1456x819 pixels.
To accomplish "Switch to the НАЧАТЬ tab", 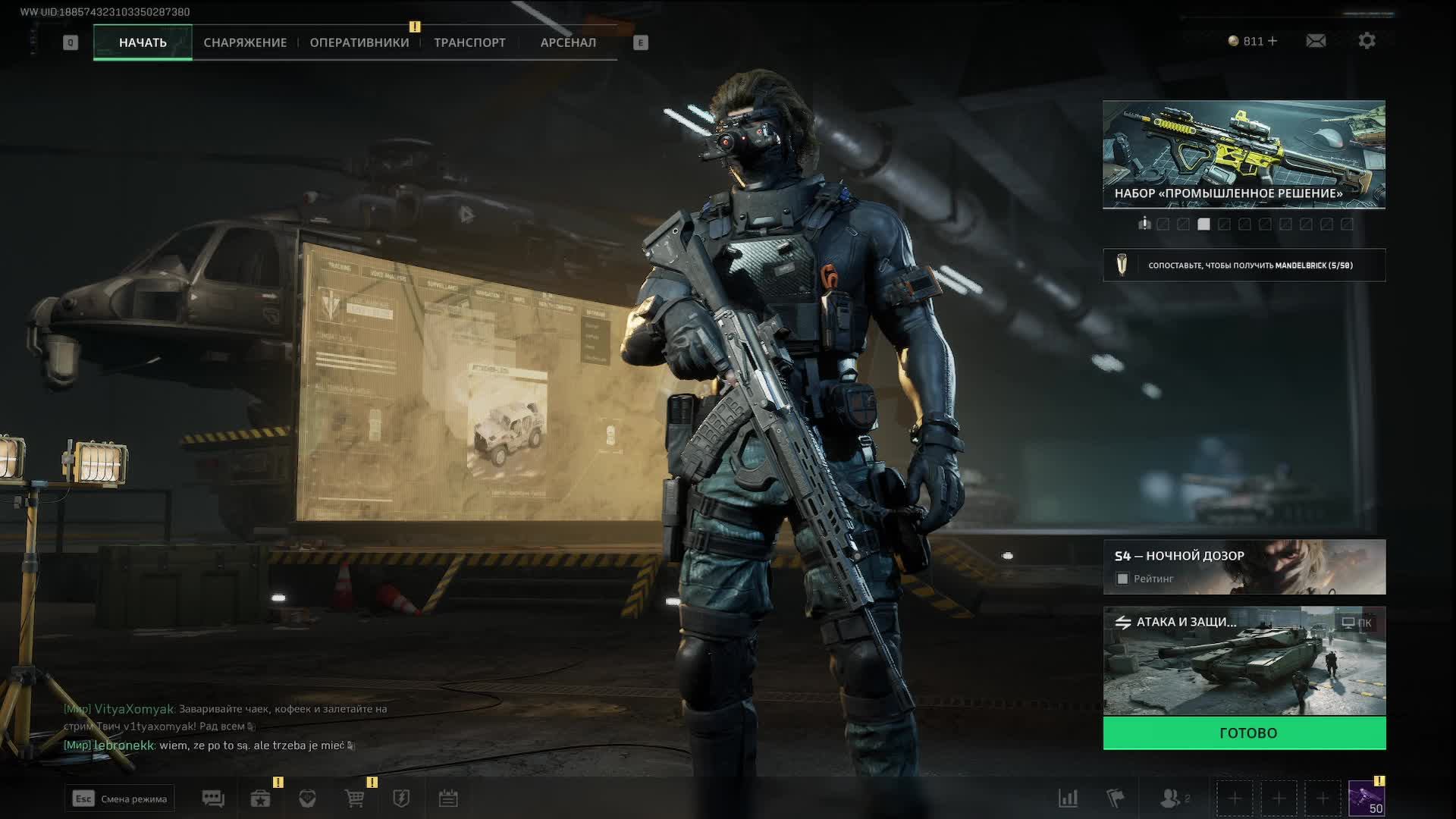I will tap(143, 42).
